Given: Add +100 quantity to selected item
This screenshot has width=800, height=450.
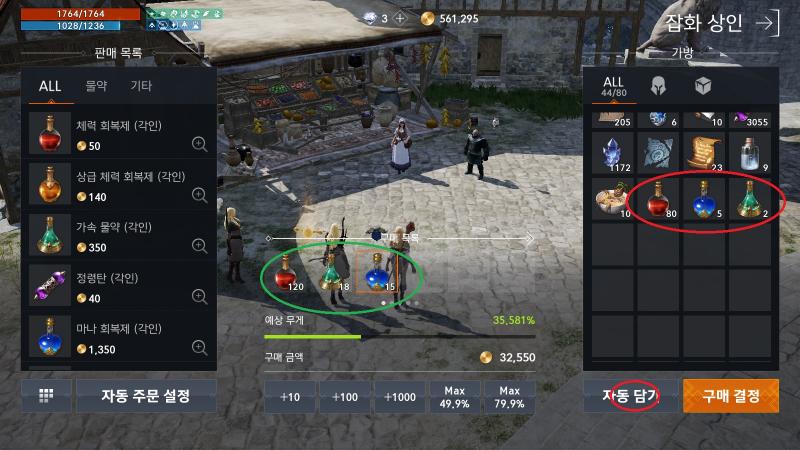Looking at the screenshot, I should coord(345,396).
